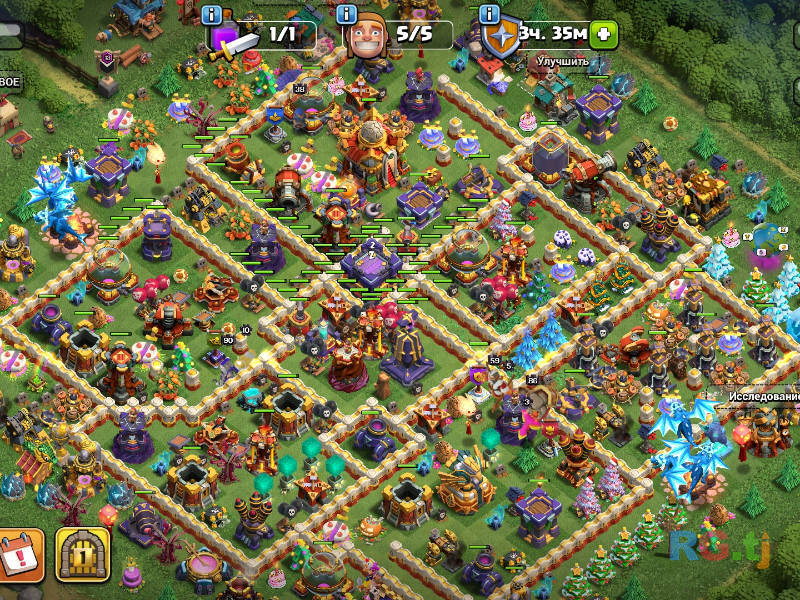Show info for the shield timer

pyautogui.click(x=490, y=15)
